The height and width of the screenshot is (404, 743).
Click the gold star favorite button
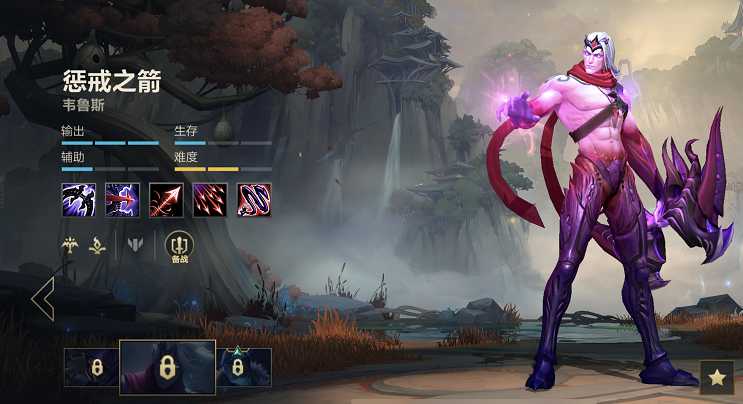[716, 377]
